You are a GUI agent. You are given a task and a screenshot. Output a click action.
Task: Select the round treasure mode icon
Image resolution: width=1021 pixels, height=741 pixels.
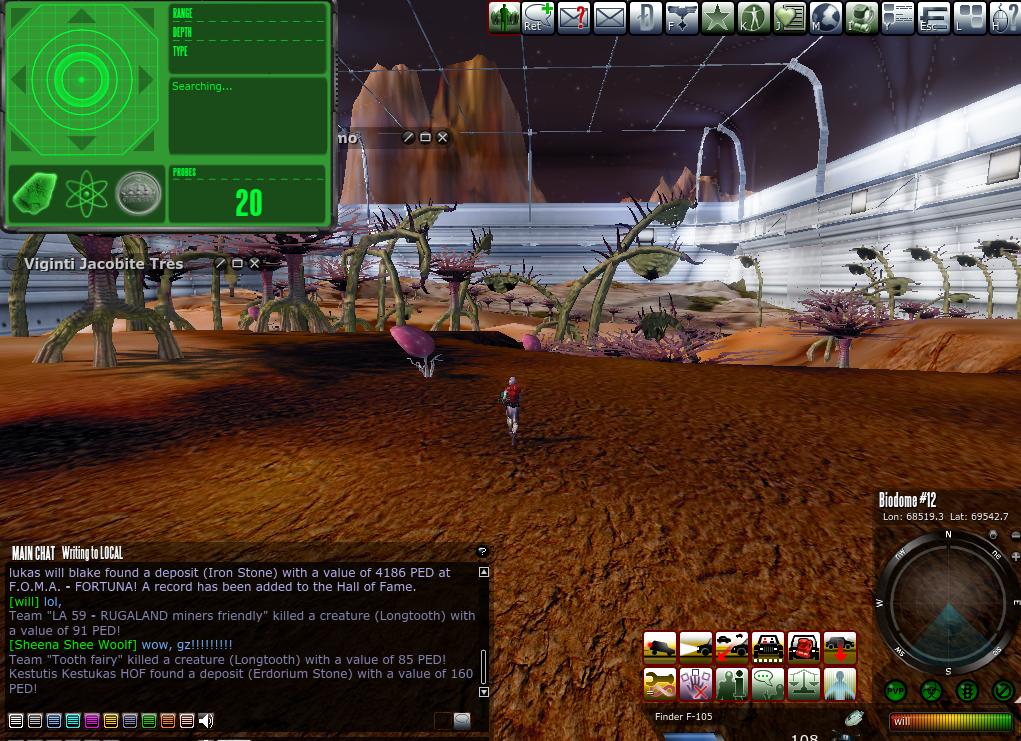coord(138,194)
